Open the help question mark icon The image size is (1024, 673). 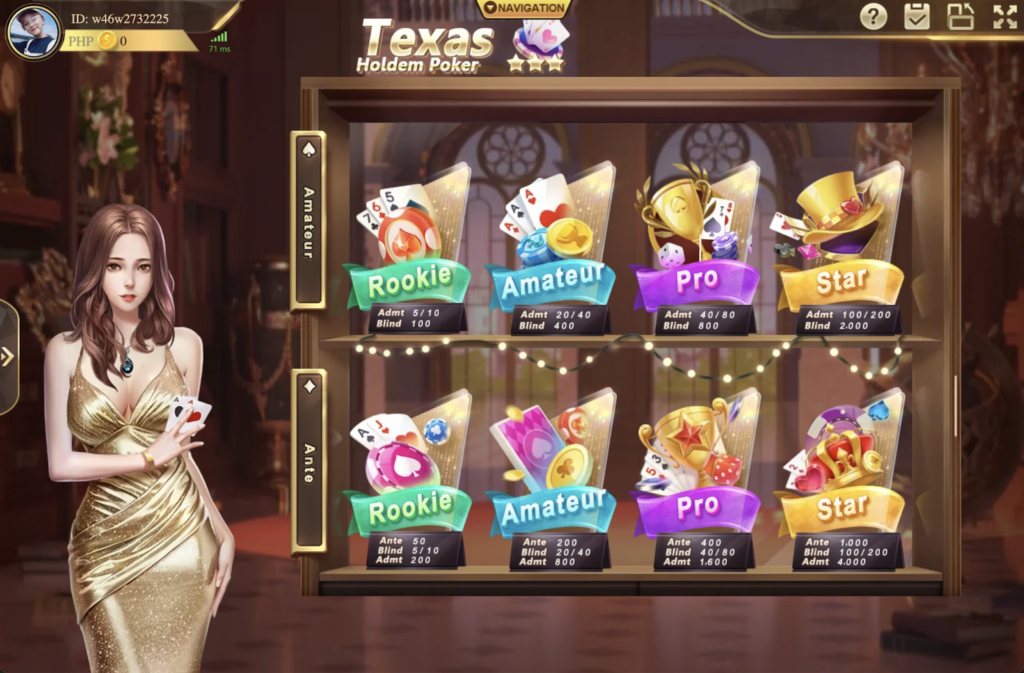pos(874,16)
